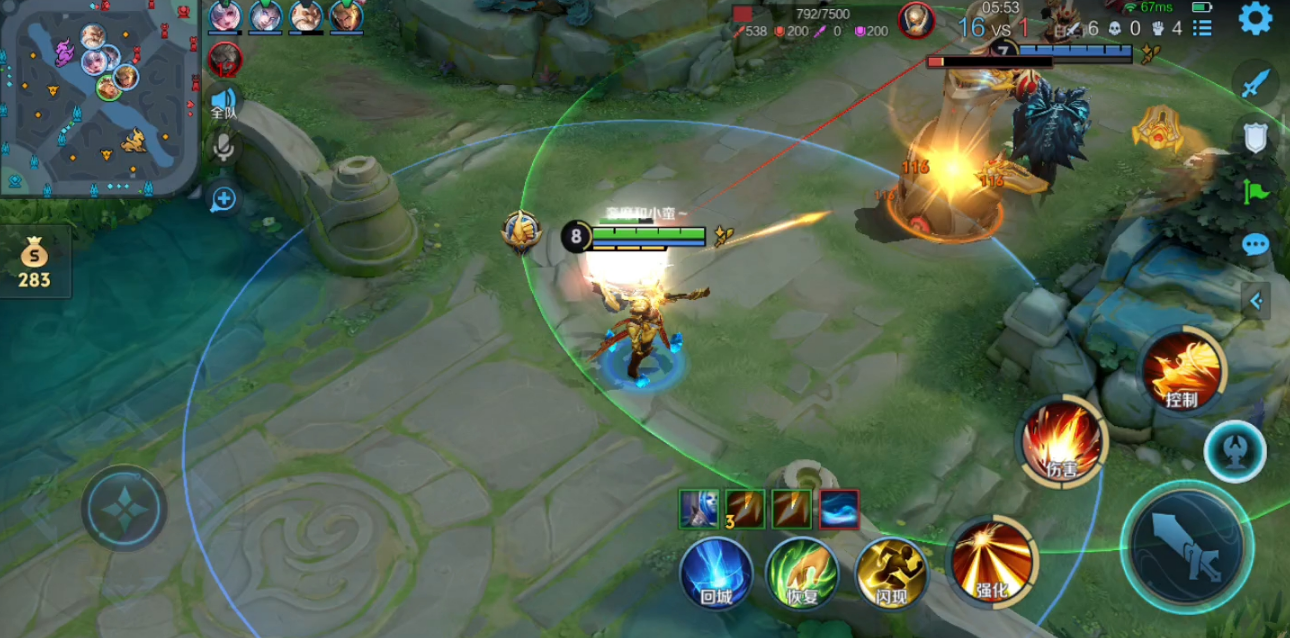Use the 恢复 heal spell
This screenshot has height=638, width=1290.
tap(802, 573)
